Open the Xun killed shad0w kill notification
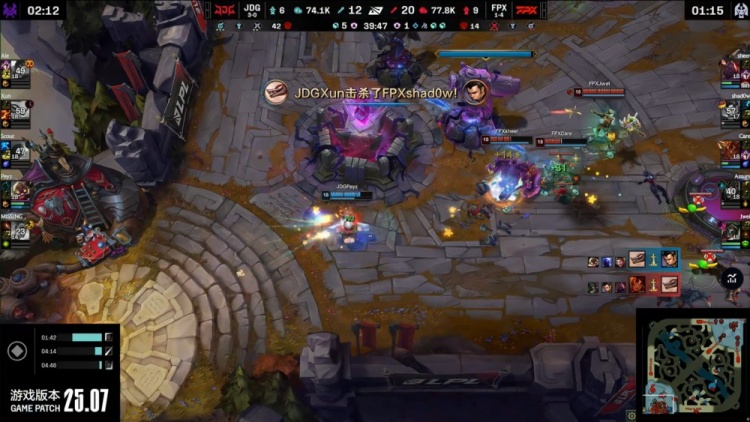The width and height of the screenshot is (750, 422). pyautogui.click(x=362, y=93)
